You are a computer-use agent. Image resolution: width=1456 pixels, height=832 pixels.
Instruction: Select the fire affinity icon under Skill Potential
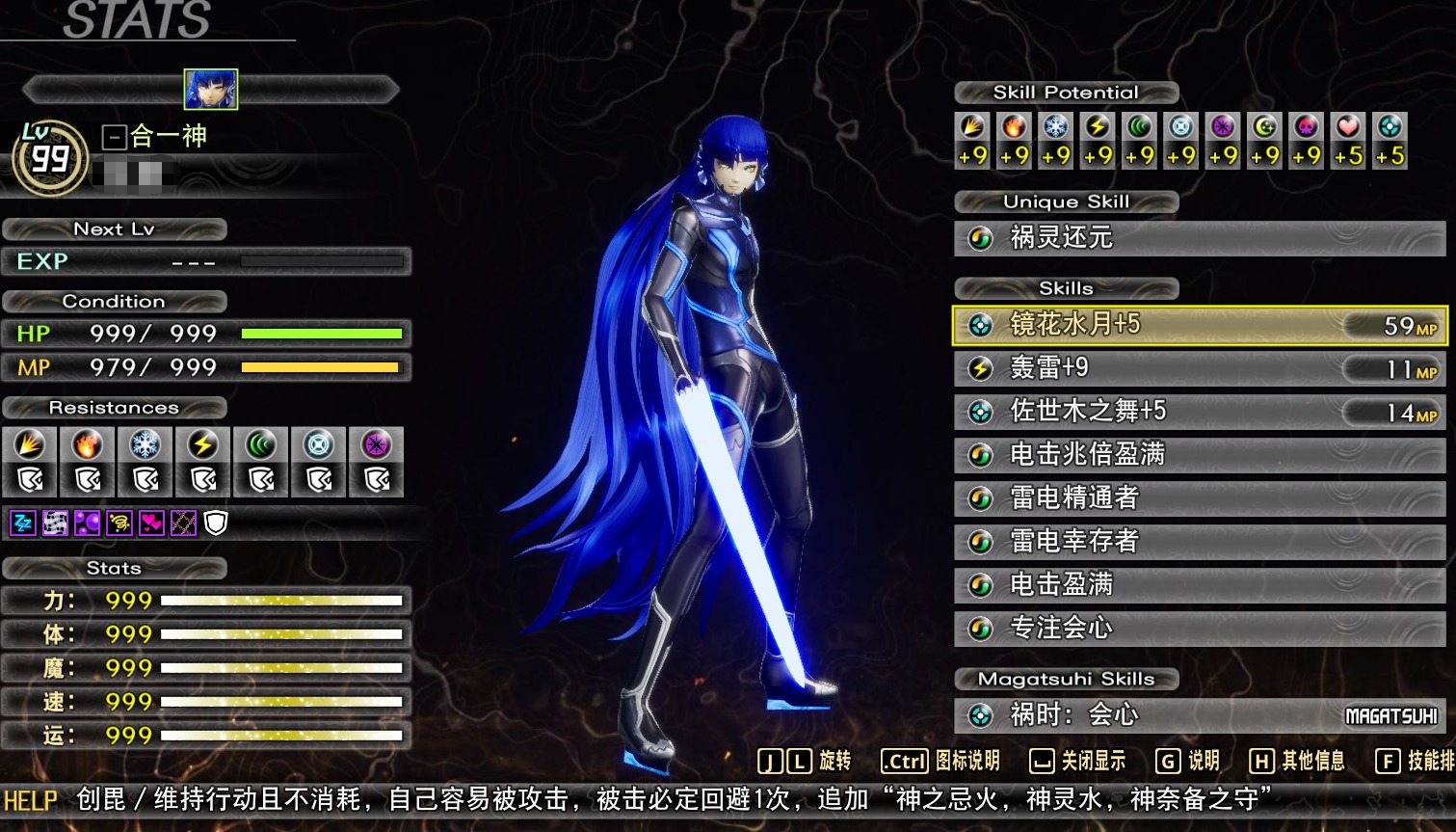tap(1016, 133)
